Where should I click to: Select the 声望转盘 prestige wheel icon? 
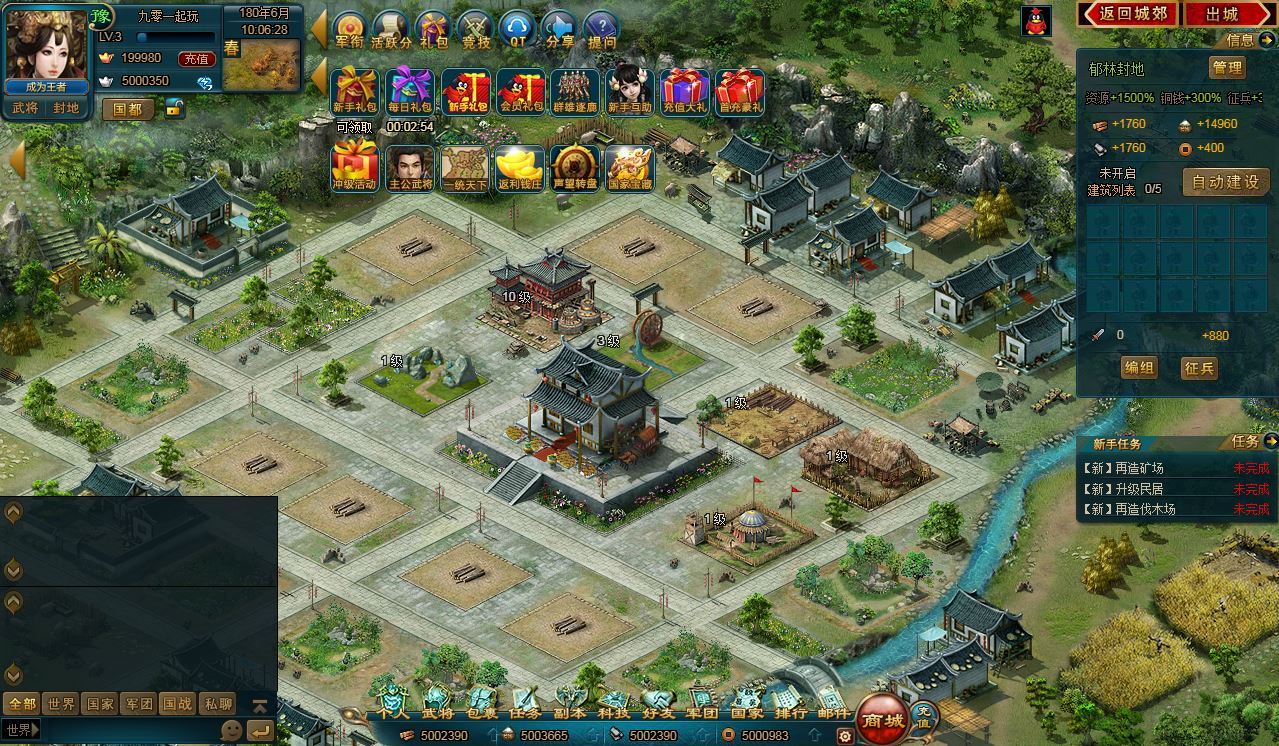pos(575,169)
